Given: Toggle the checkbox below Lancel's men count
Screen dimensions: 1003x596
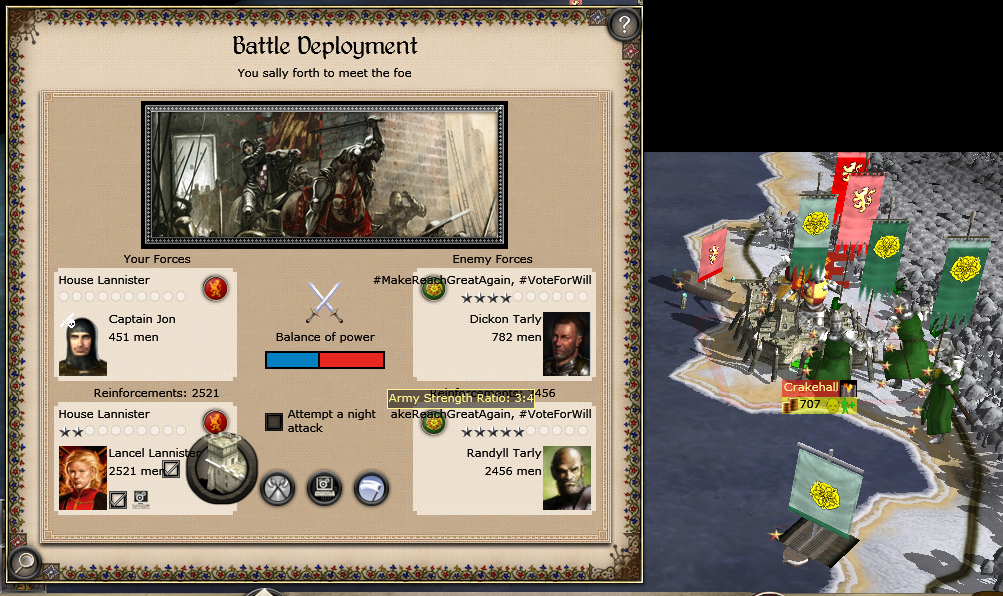Looking at the screenshot, I should pyautogui.click(x=118, y=497).
